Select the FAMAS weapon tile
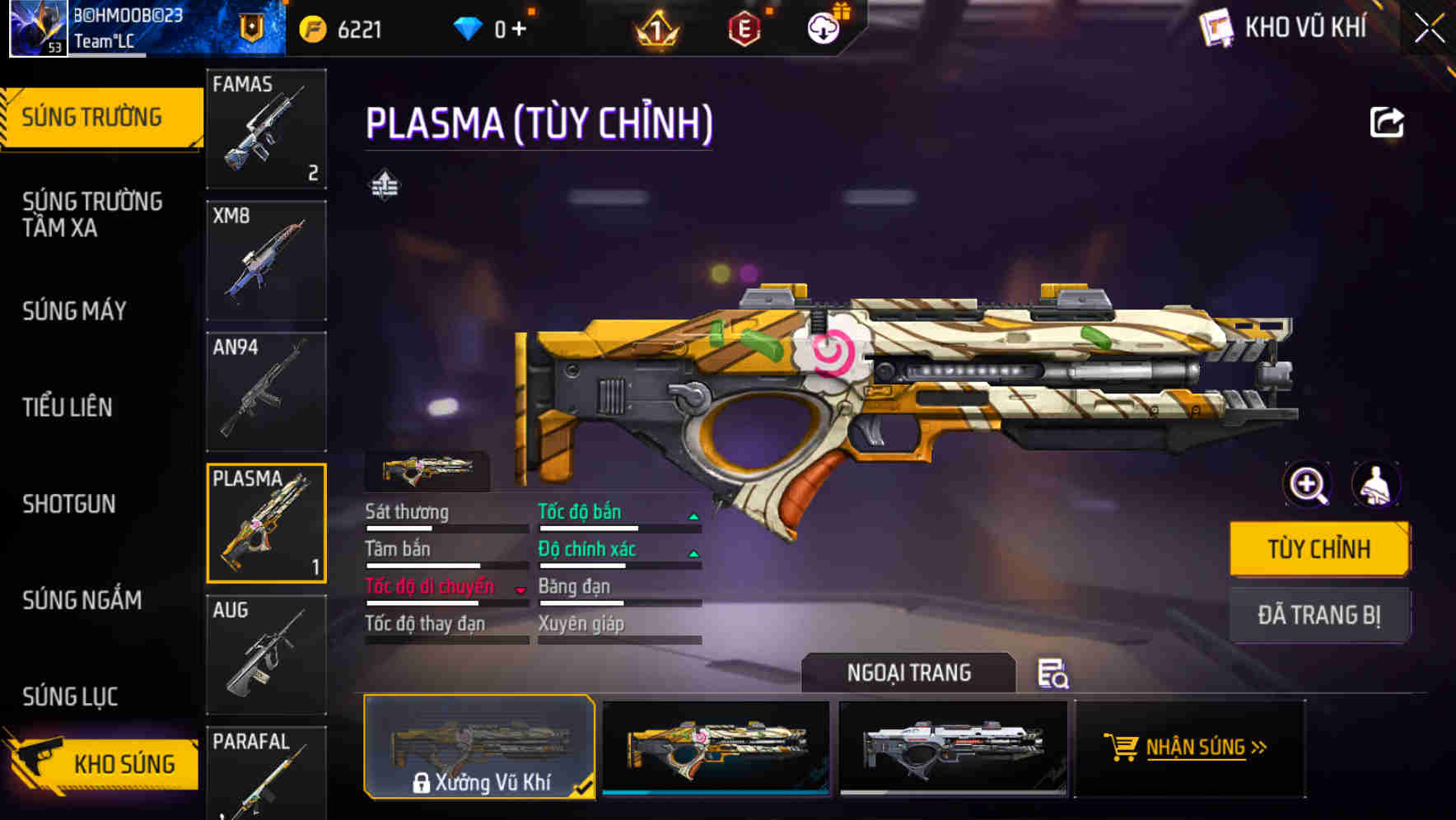Viewport: 1456px width, 820px height. click(x=266, y=128)
